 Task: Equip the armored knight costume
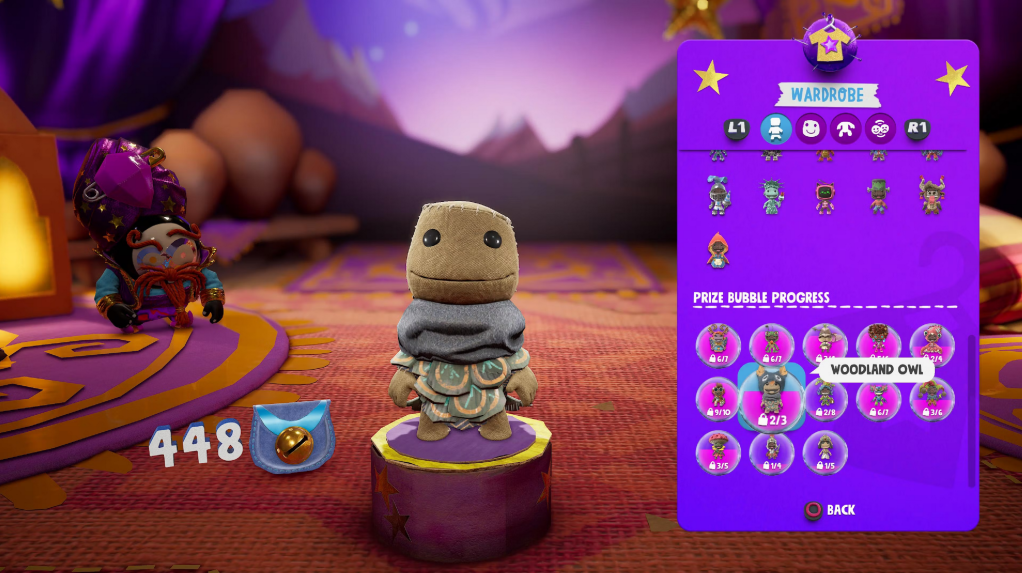click(718, 195)
